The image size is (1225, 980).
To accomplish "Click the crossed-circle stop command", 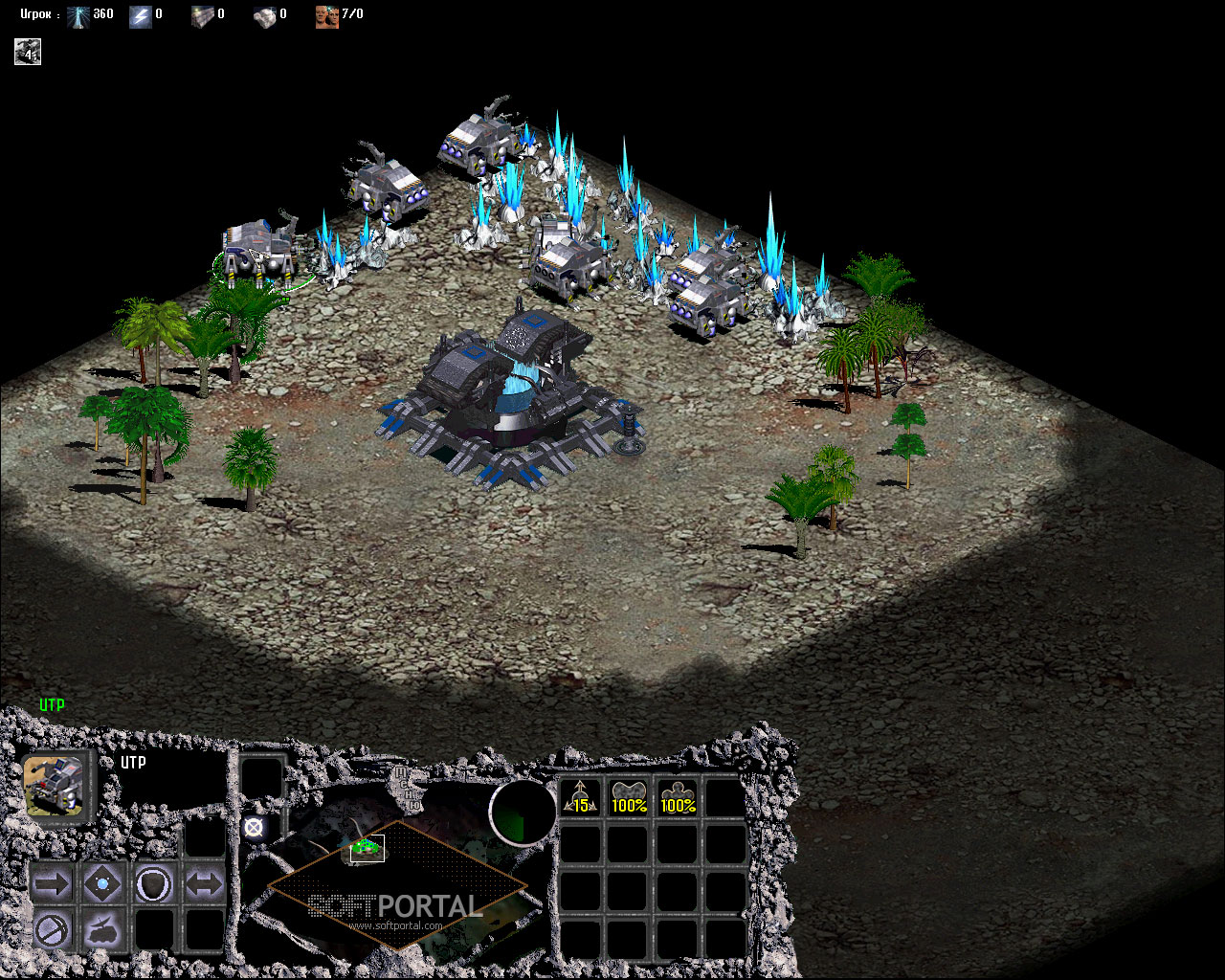I will 52,928.
